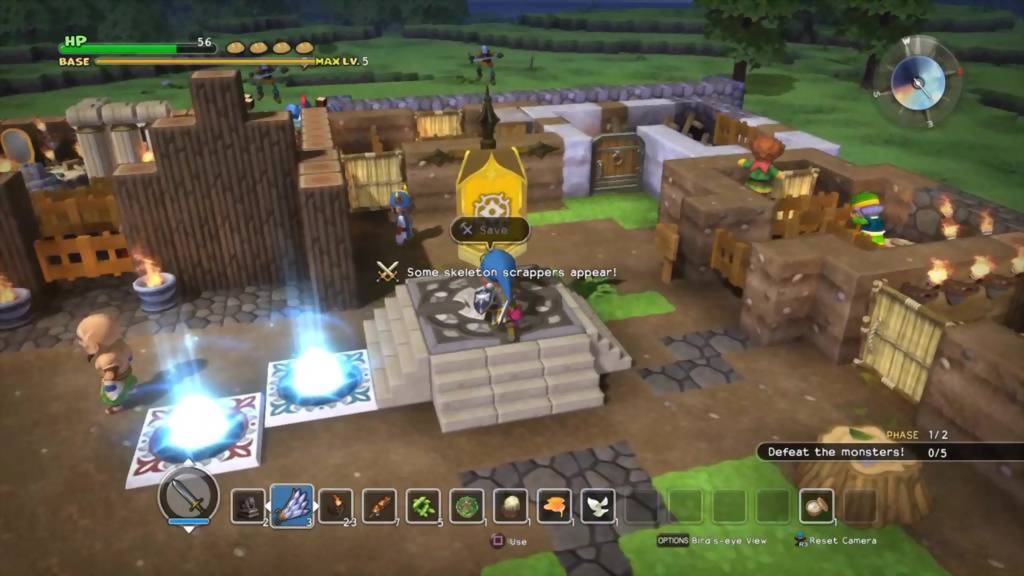
Task: Select the green herb leaves slot
Action: pyautogui.click(x=424, y=506)
